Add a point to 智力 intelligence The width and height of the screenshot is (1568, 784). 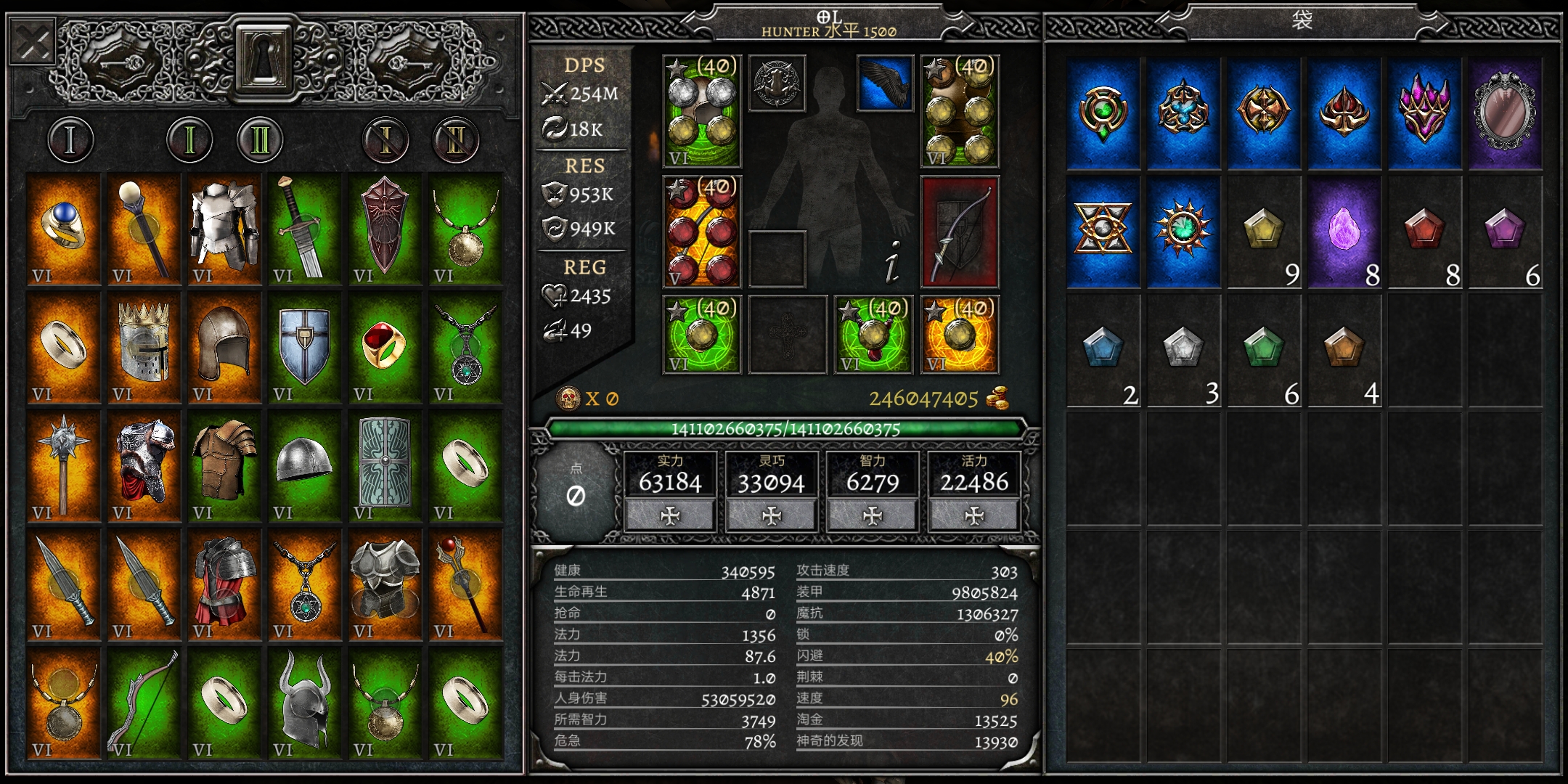873,515
